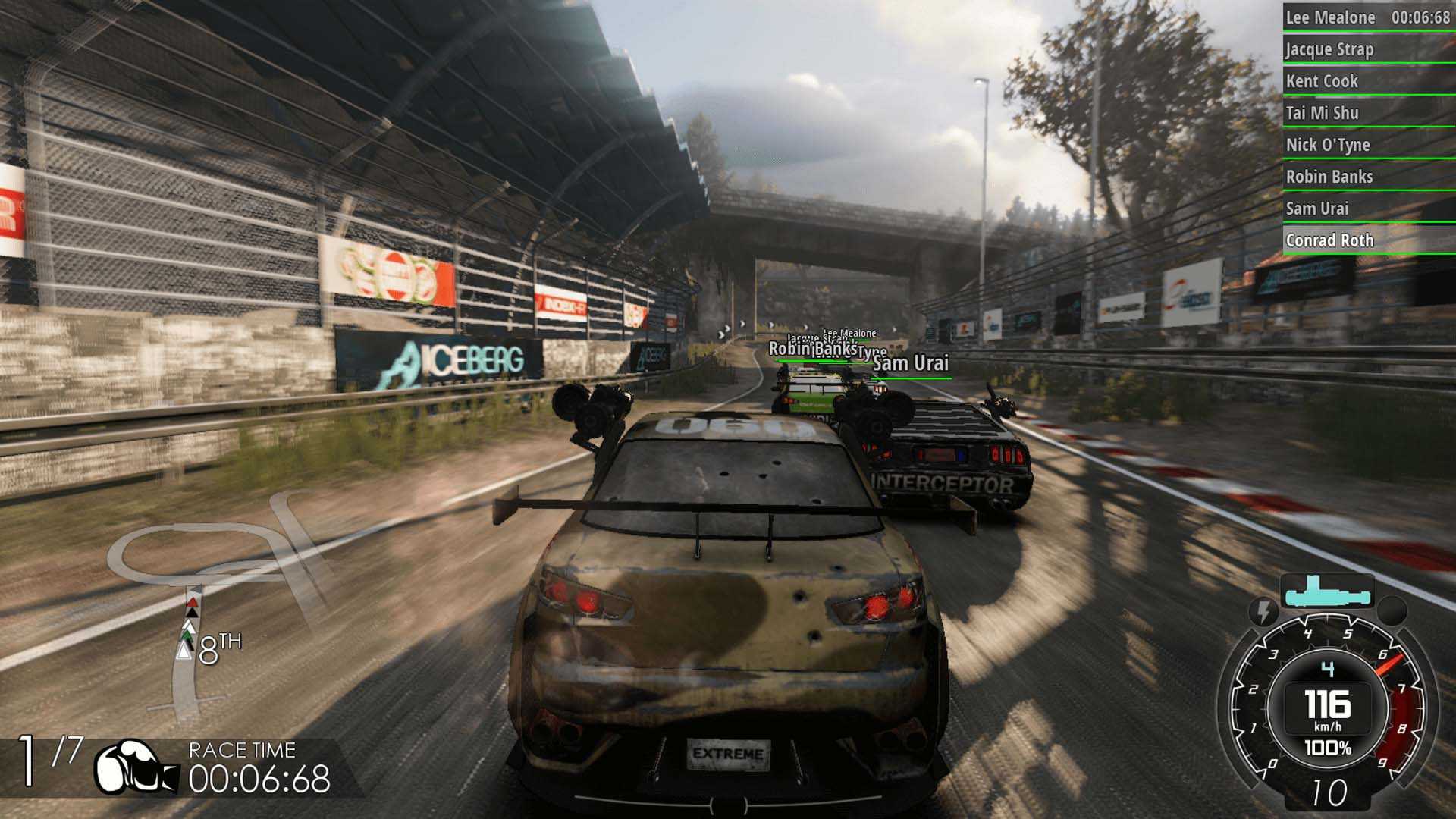The image size is (1456, 819).
Task: Click the boxing glove camera icon
Action: point(135,768)
